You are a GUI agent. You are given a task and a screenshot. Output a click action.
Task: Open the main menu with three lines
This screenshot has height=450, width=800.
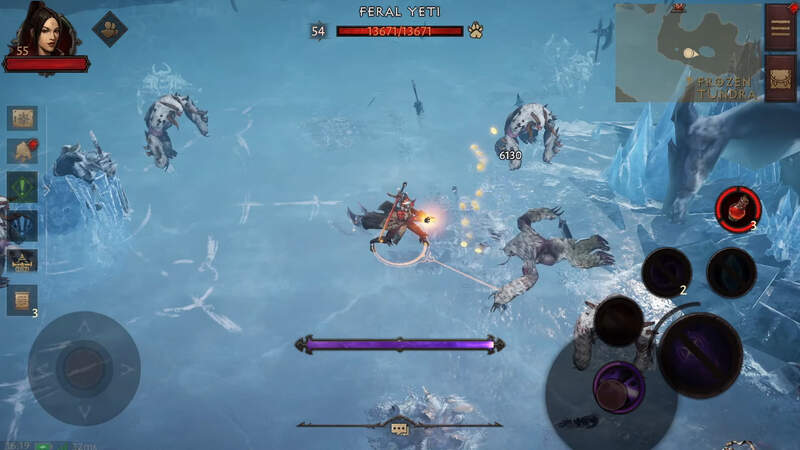coord(780,26)
